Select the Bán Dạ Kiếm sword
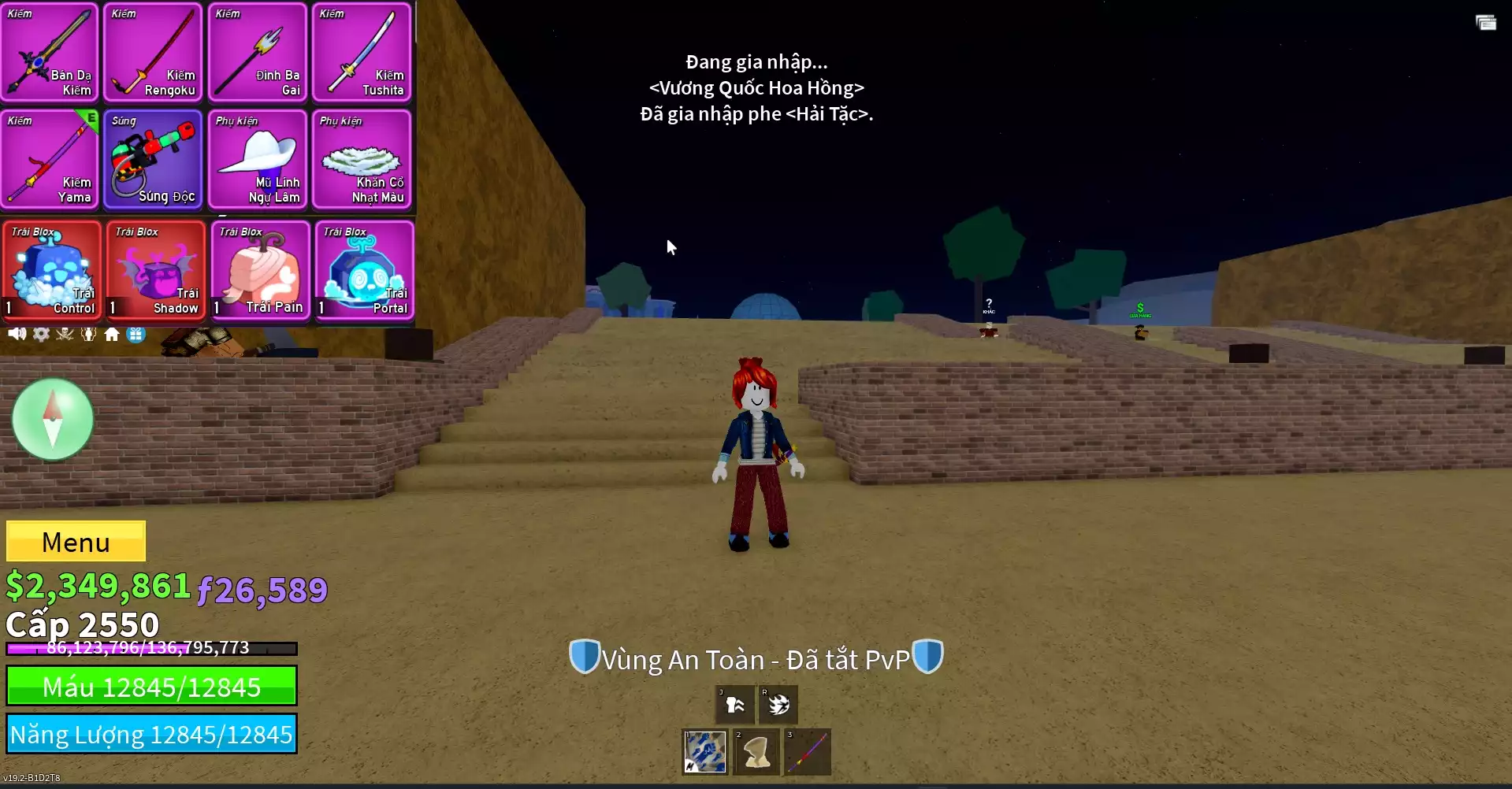 click(x=50, y=53)
